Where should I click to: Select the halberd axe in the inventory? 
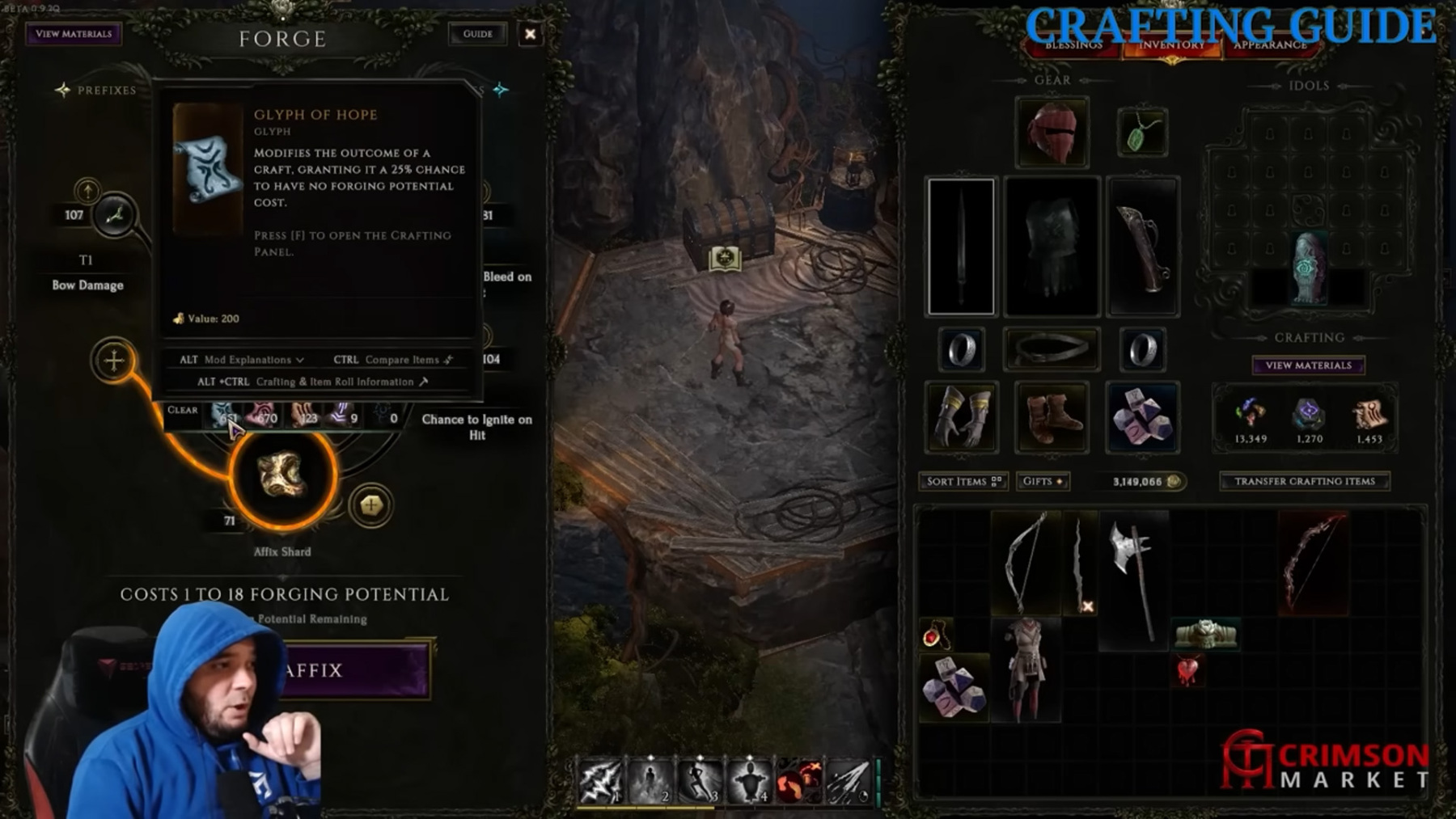tap(1132, 574)
